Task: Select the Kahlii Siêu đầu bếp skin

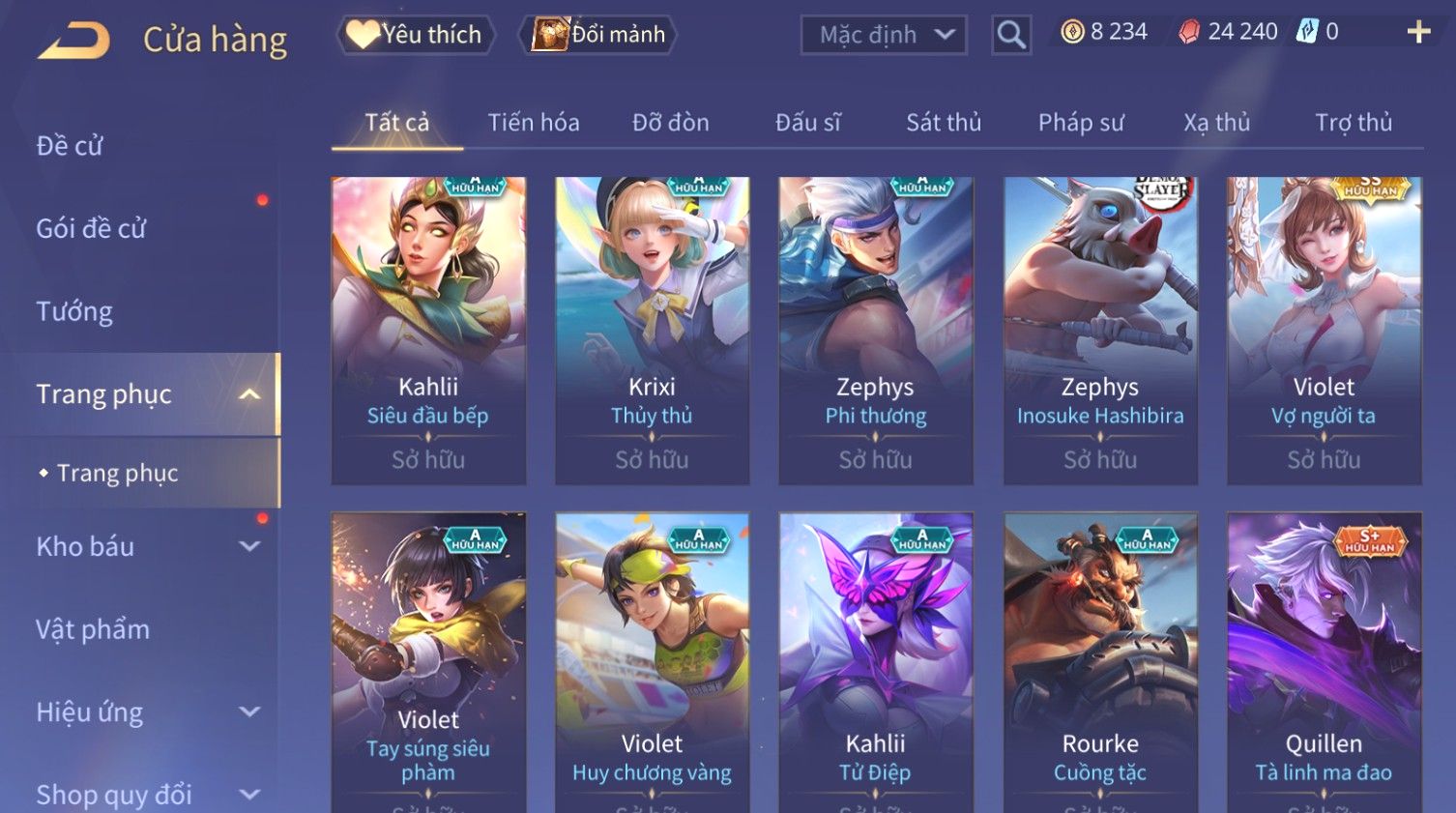Action: [428, 329]
